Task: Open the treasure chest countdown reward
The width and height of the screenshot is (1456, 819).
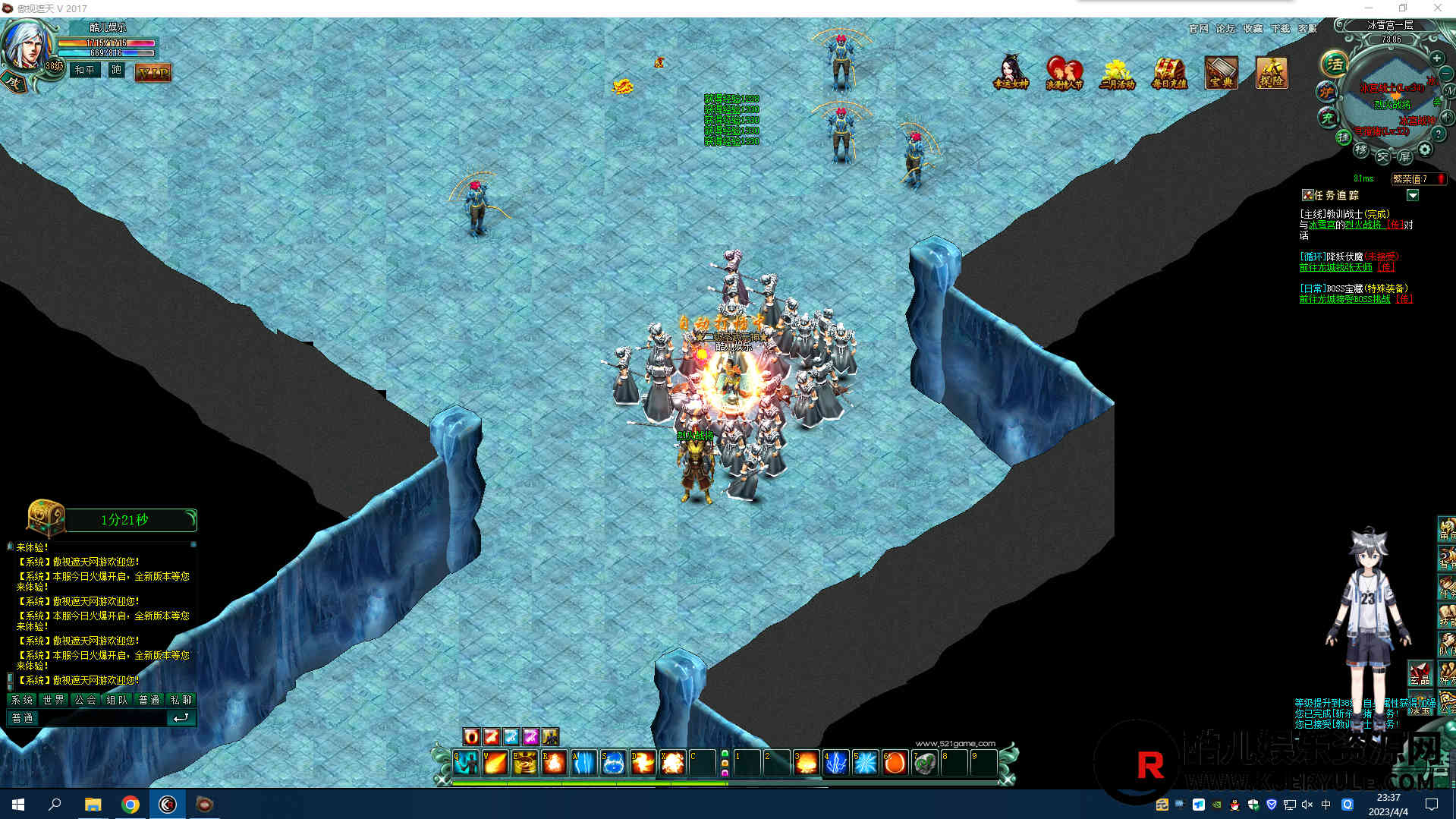Action: click(46, 518)
